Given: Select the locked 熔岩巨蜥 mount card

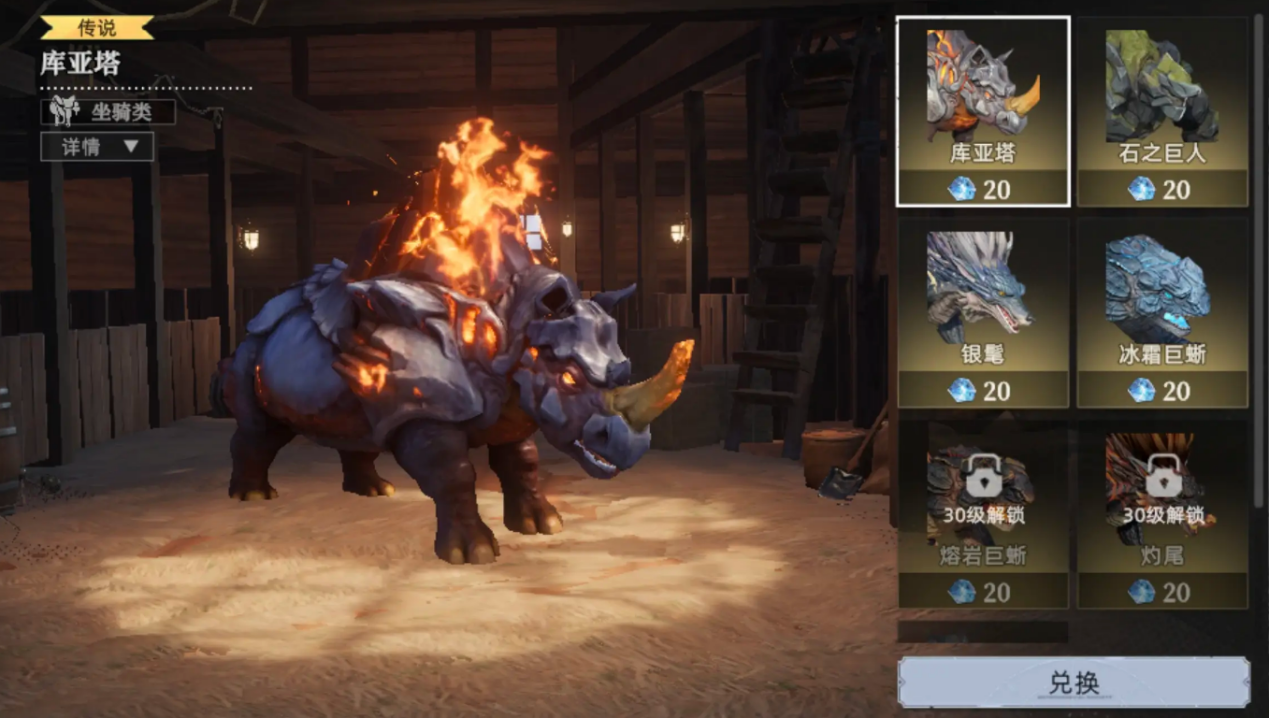Looking at the screenshot, I should pyautogui.click(x=983, y=513).
